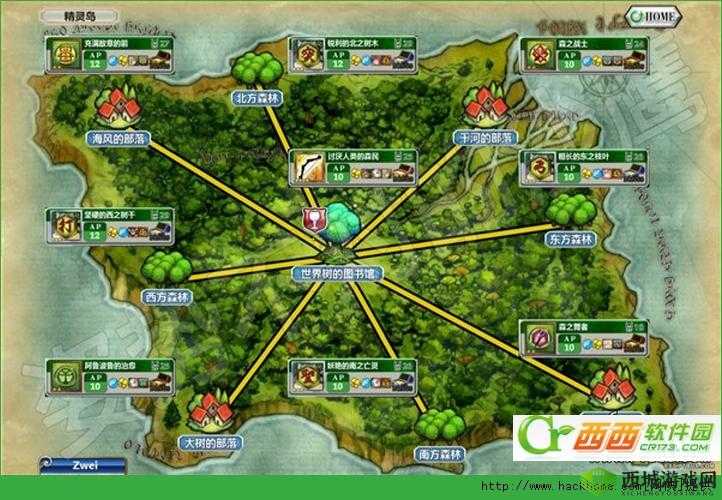Image resolution: width=722 pixels, height=500 pixels.
Task: Open the 妖艳的南之亡灵 quest panel
Action: pos(335,374)
